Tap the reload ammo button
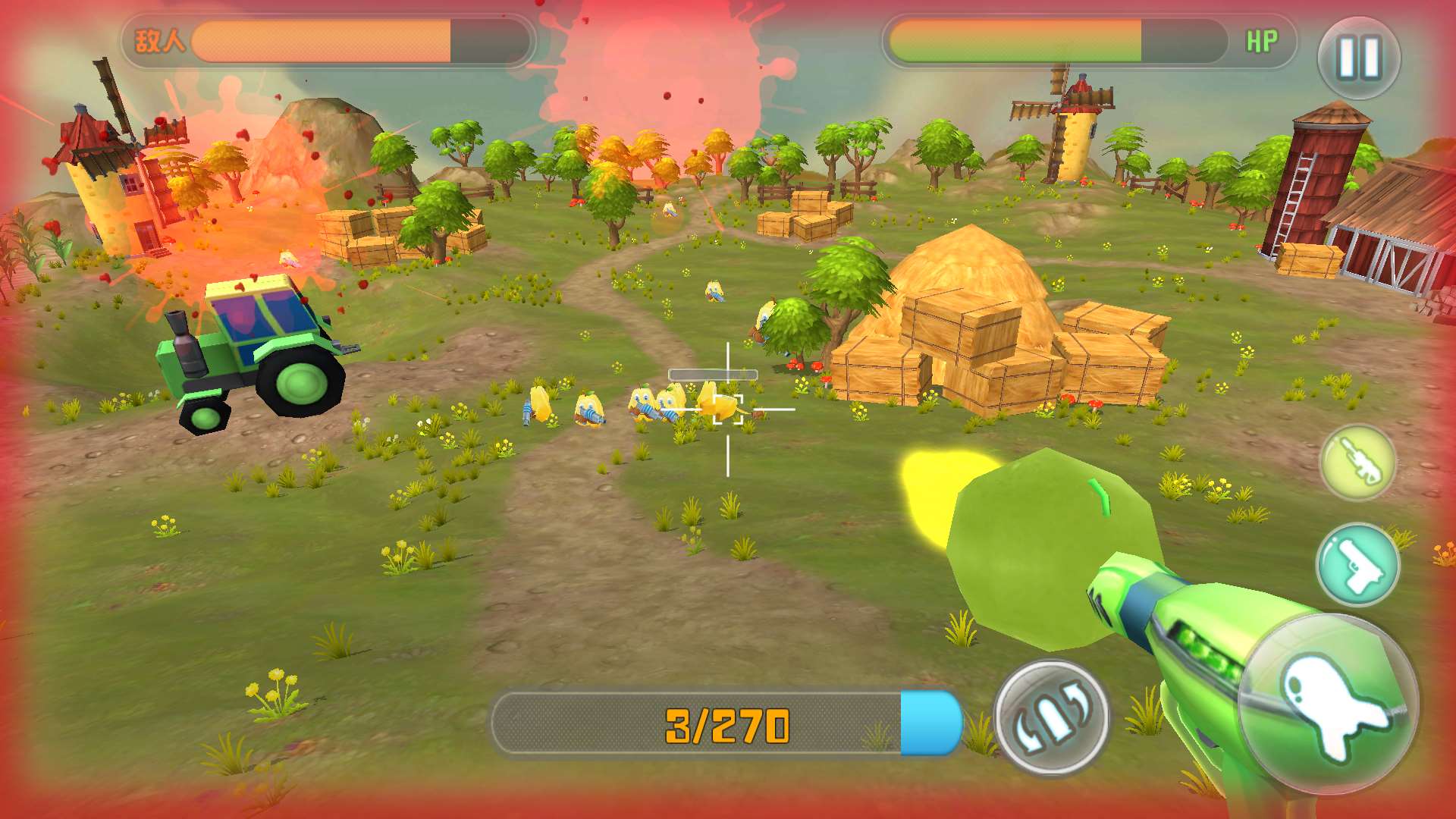 (1051, 717)
